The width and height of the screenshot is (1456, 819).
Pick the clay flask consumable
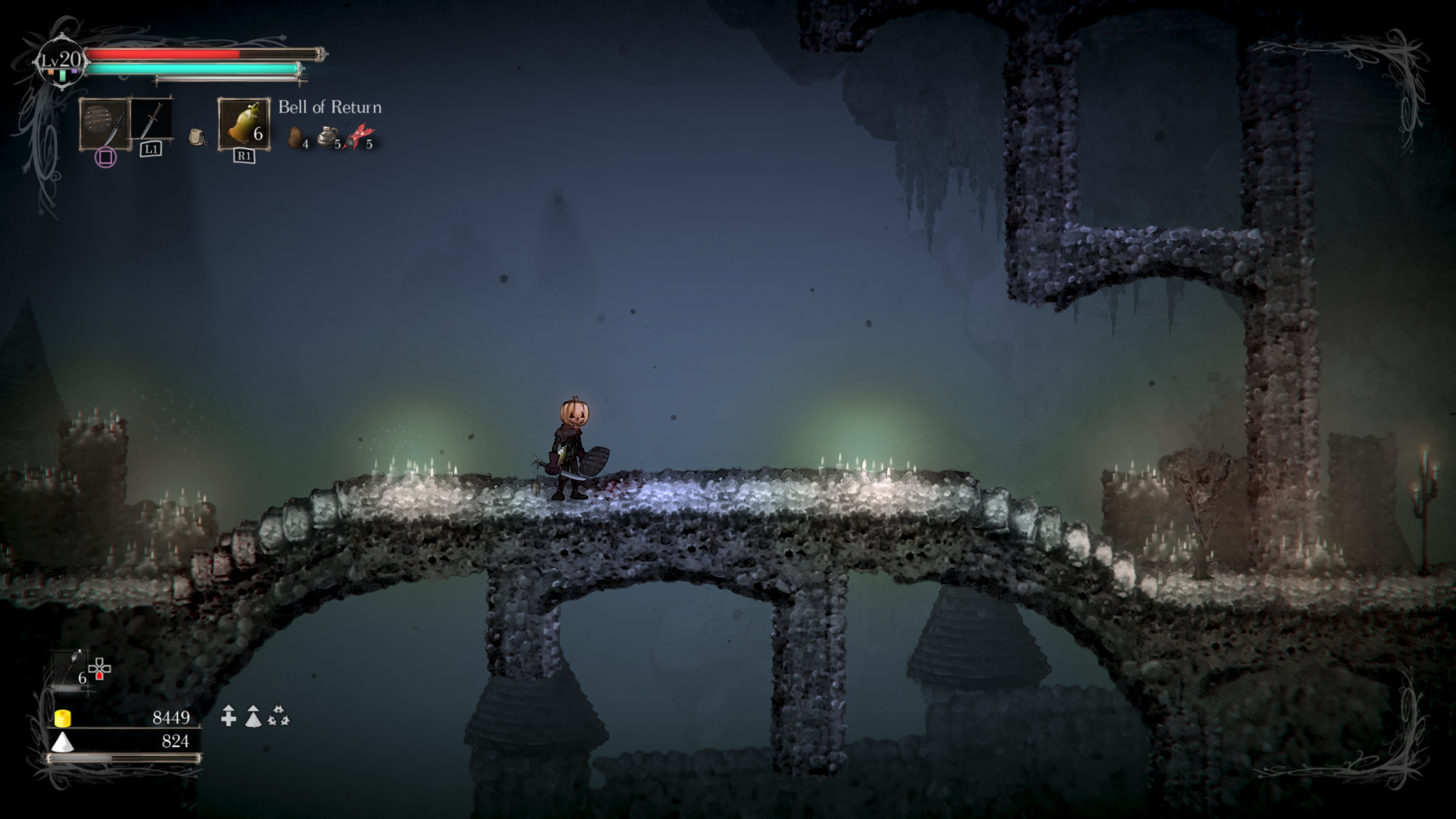pyautogui.click(x=328, y=136)
